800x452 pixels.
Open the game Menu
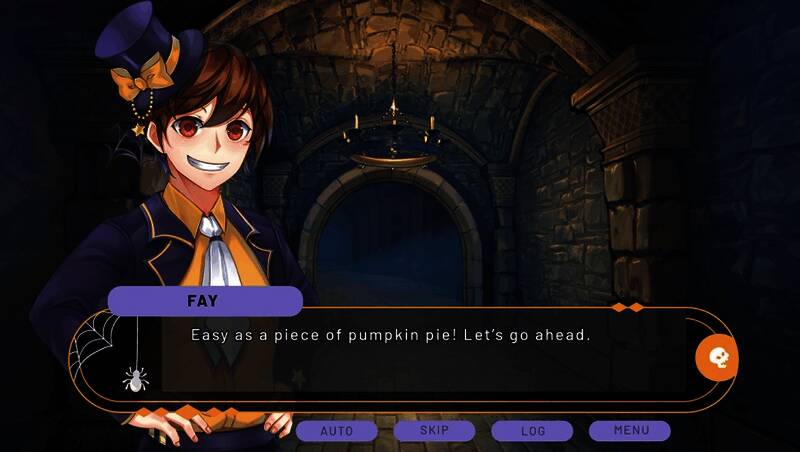(x=630, y=431)
